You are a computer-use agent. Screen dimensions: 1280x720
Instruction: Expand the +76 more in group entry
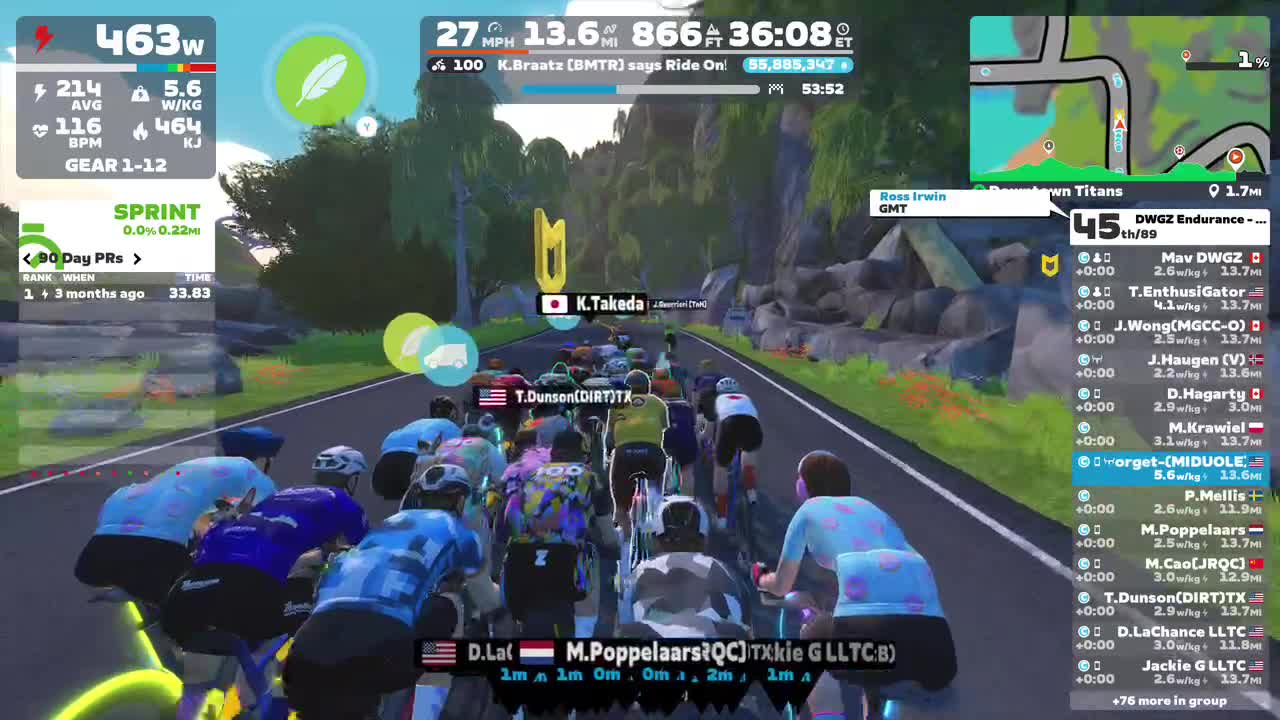[1168, 701]
